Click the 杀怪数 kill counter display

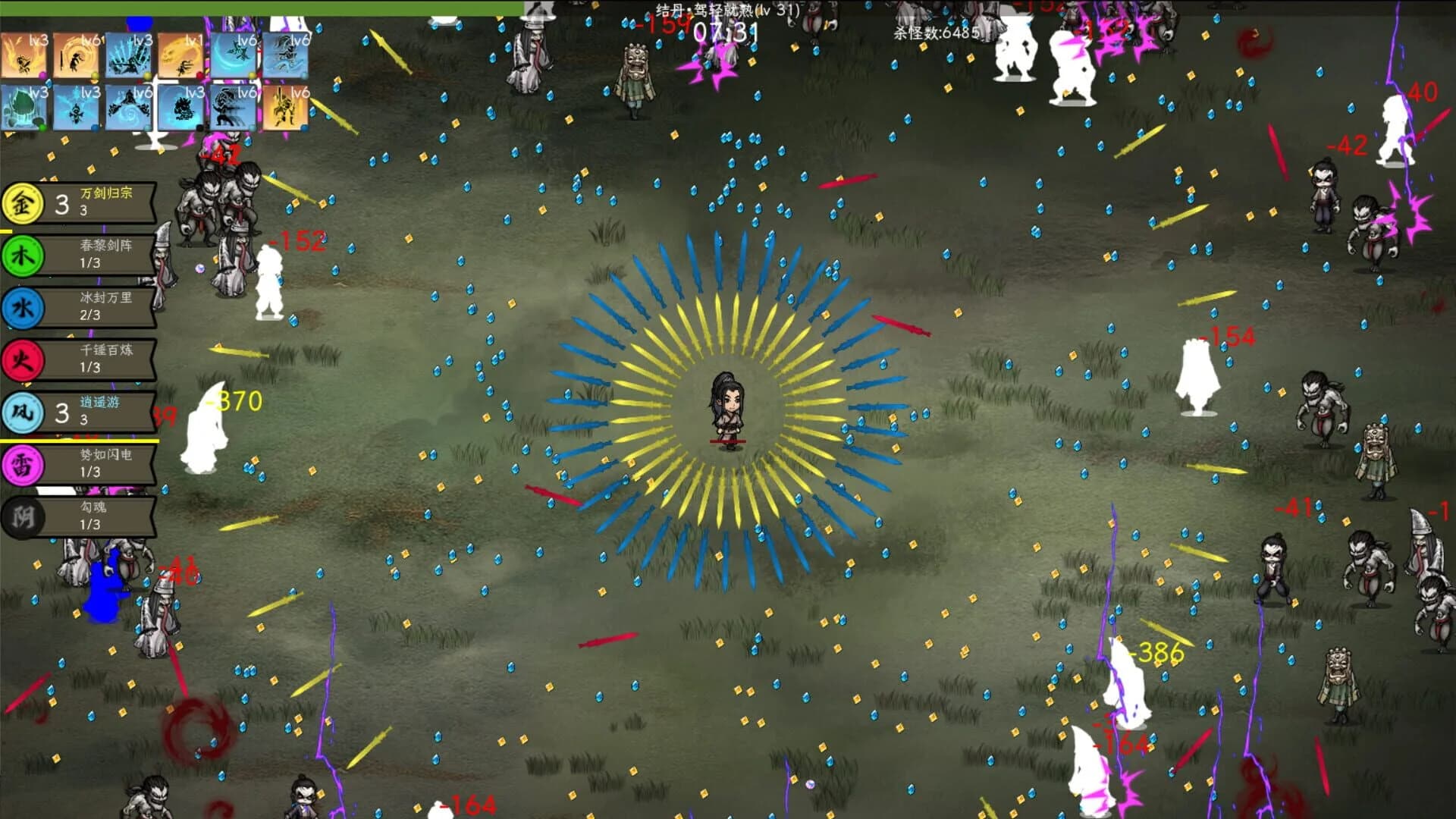pos(937,33)
